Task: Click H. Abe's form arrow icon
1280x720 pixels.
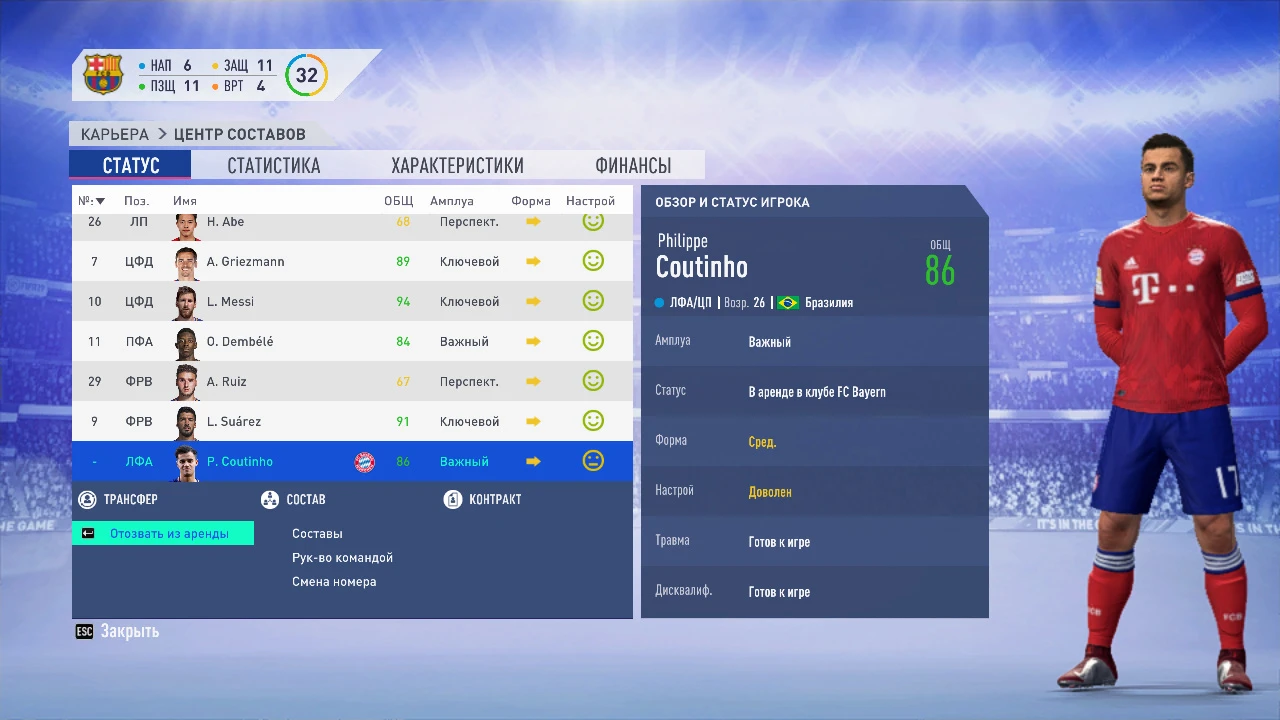Action: tap(532, 220)
